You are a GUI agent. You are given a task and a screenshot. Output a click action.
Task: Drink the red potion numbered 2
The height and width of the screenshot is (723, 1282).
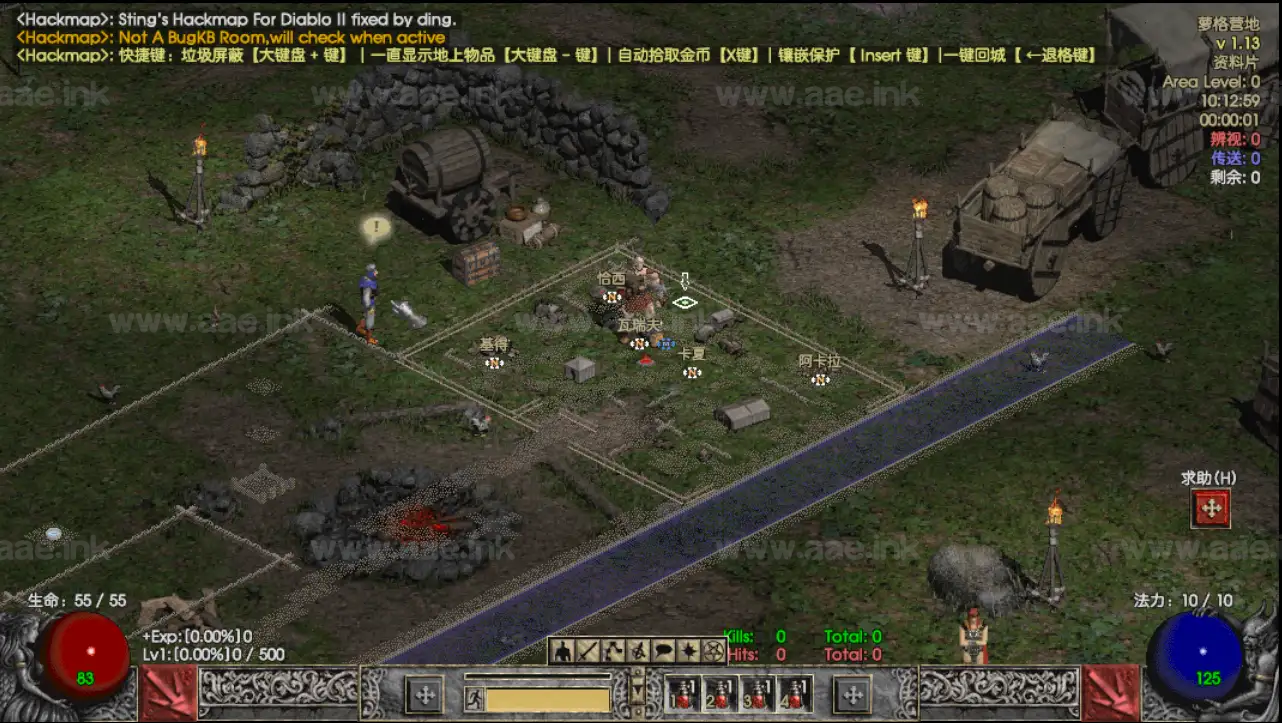click(722, 692)
